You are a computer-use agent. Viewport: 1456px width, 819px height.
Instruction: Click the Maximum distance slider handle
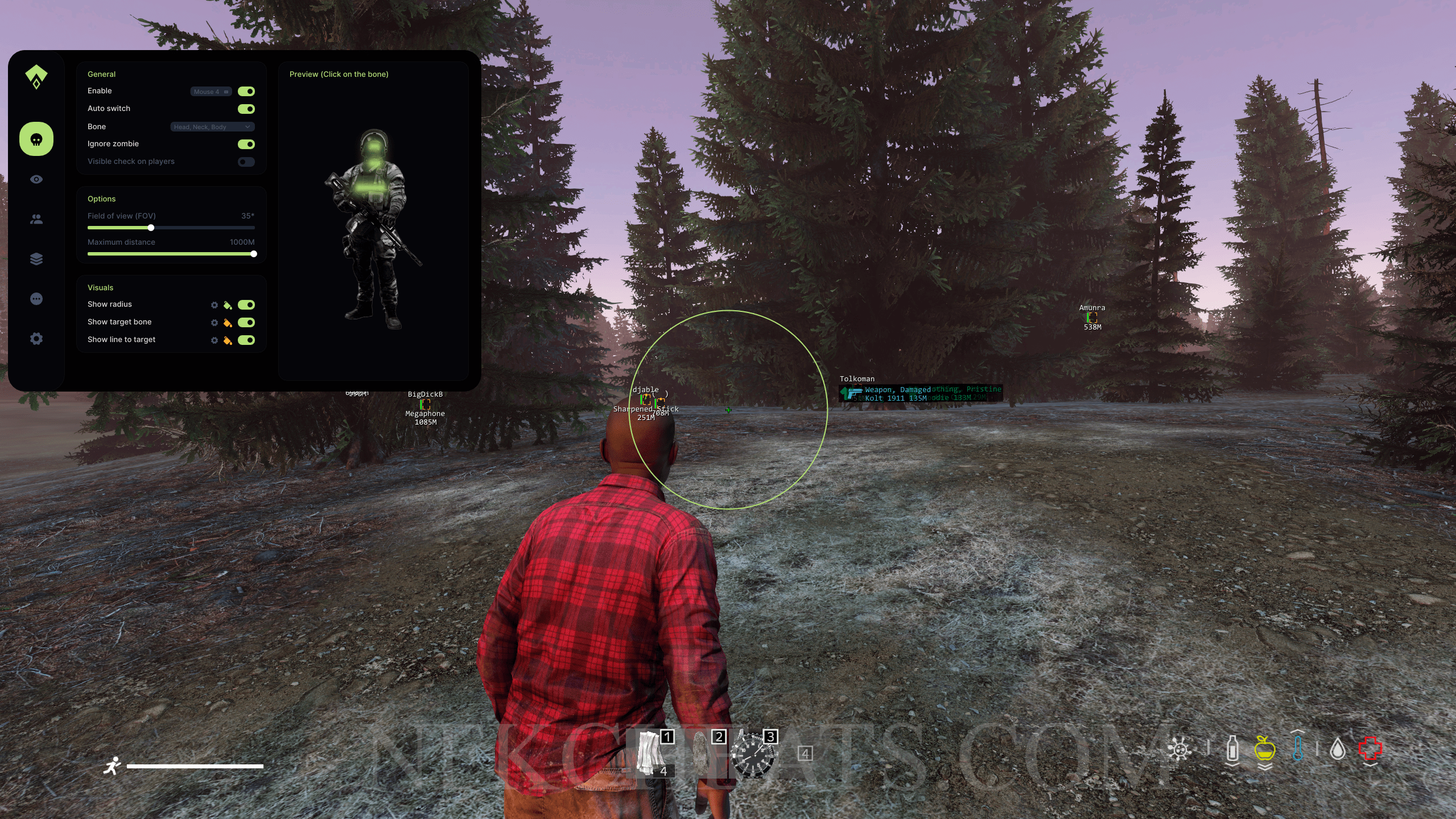(x=254, y=254)
